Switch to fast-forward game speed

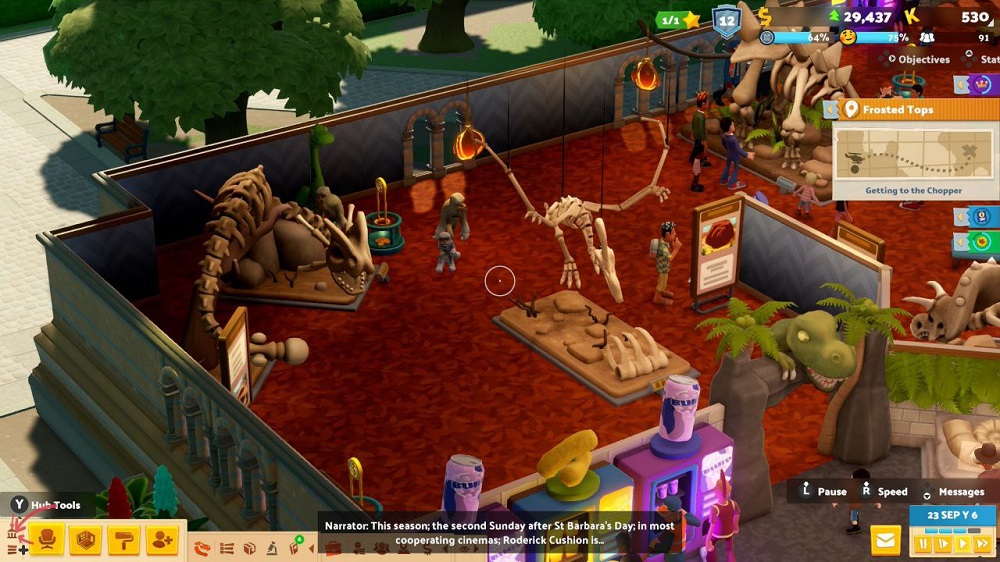[x=982, y=544]
